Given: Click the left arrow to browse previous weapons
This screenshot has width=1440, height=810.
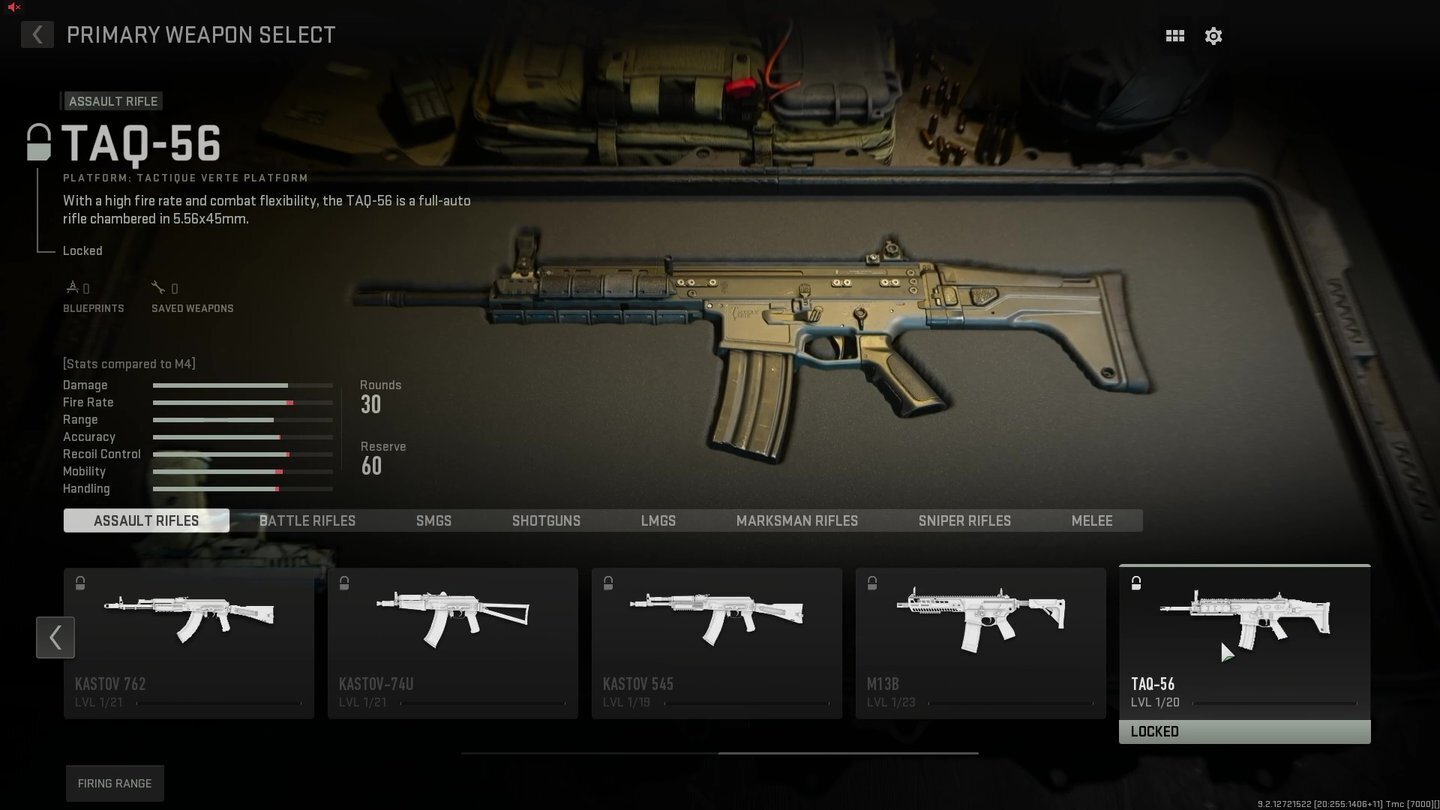Looking at the screenshot, I should coord(55,637).
